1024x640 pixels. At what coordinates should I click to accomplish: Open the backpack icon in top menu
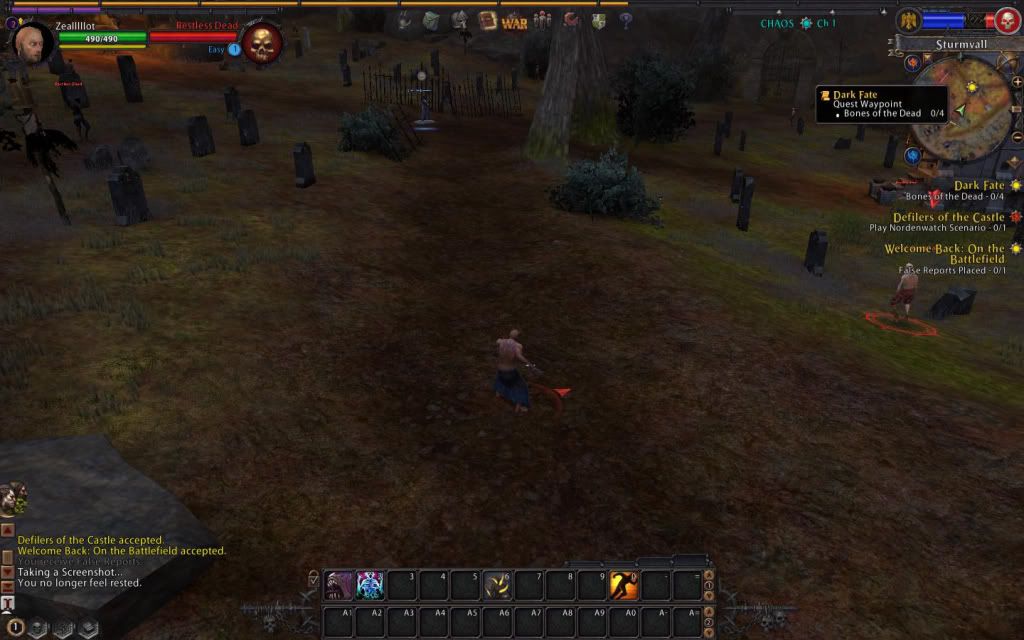(x=430, y=21)
